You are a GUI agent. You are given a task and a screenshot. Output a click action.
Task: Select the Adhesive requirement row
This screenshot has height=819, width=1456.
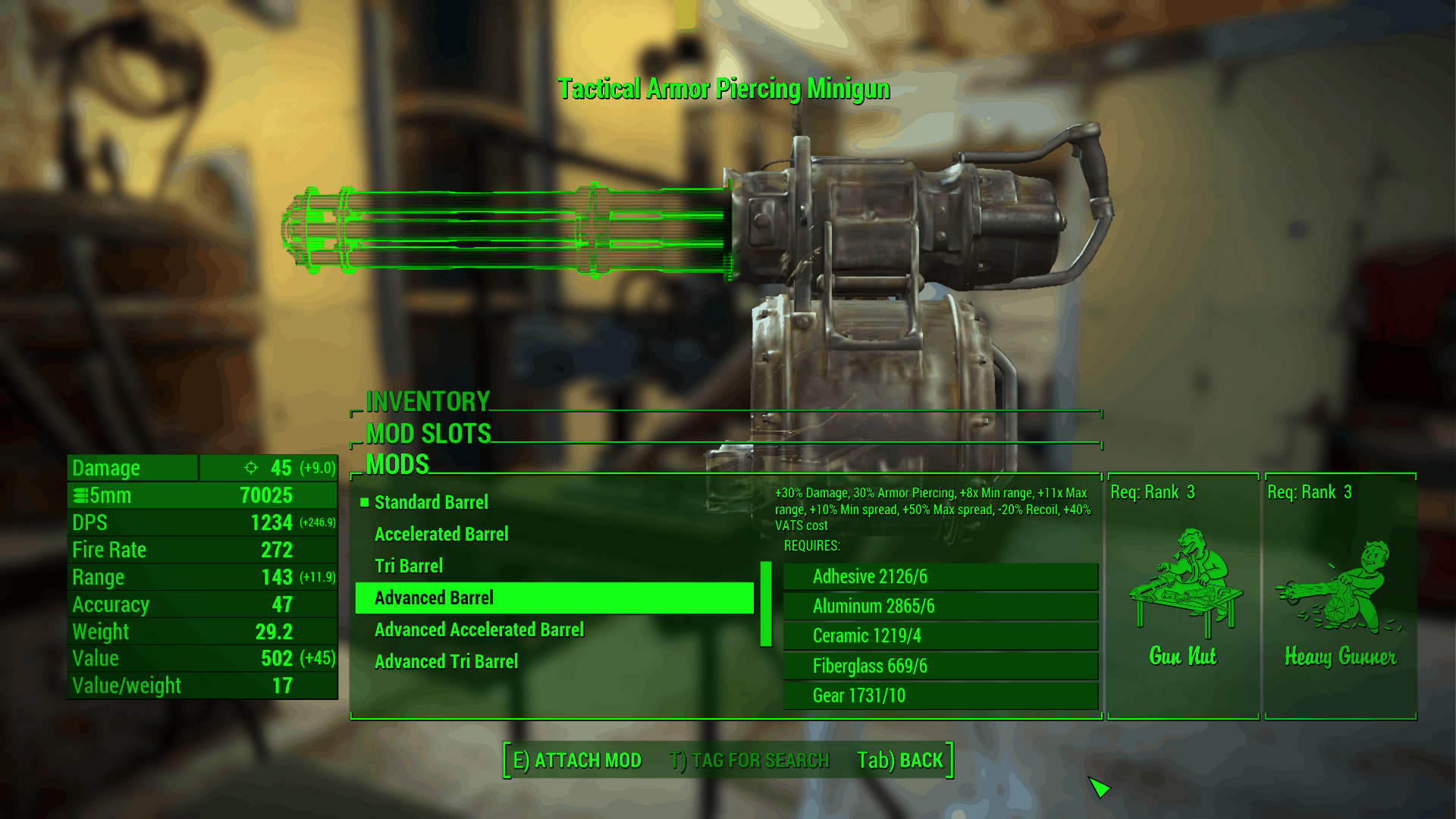tap(940, 577)
